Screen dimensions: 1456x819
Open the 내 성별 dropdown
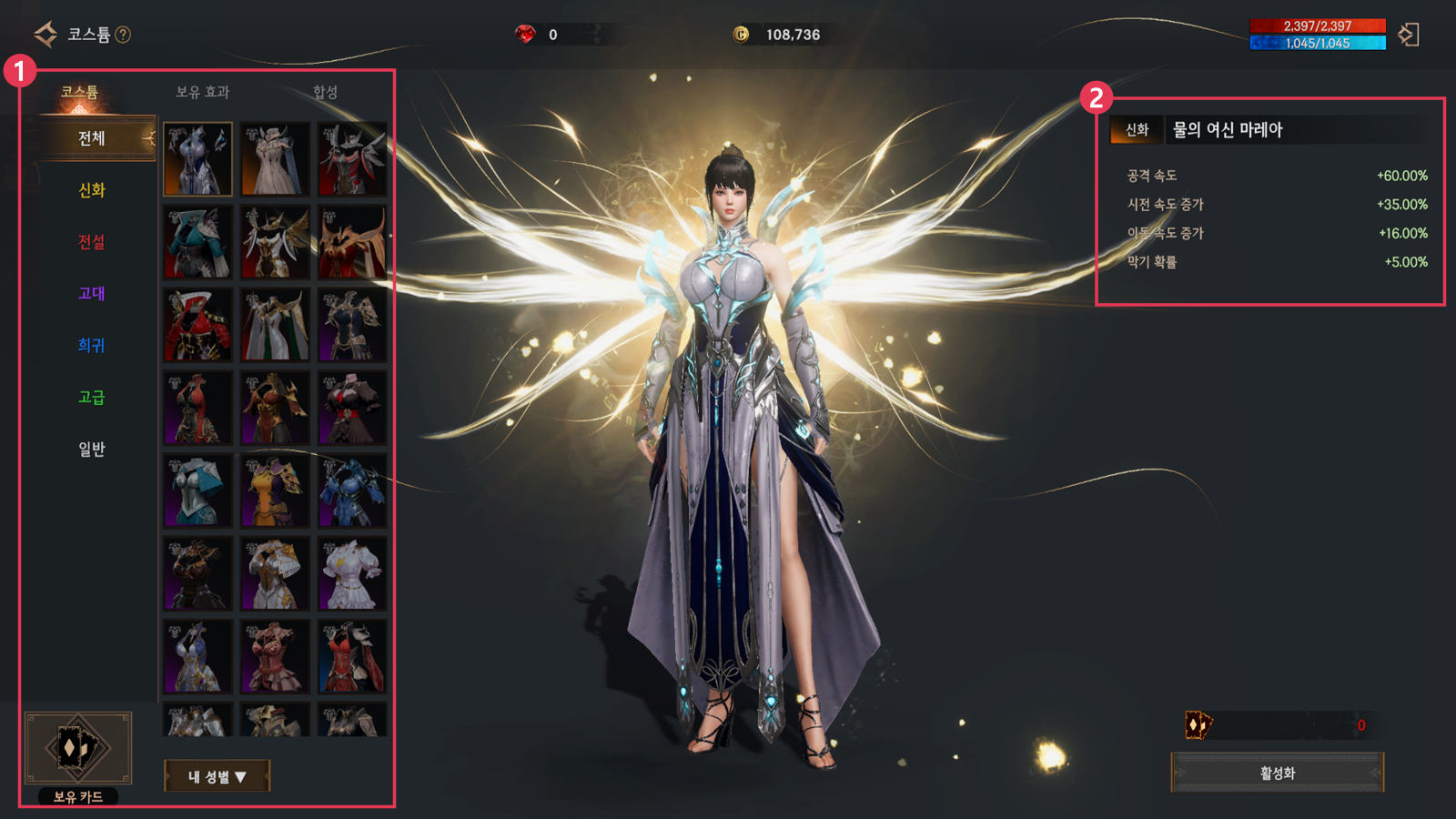[x=217, y=776]
